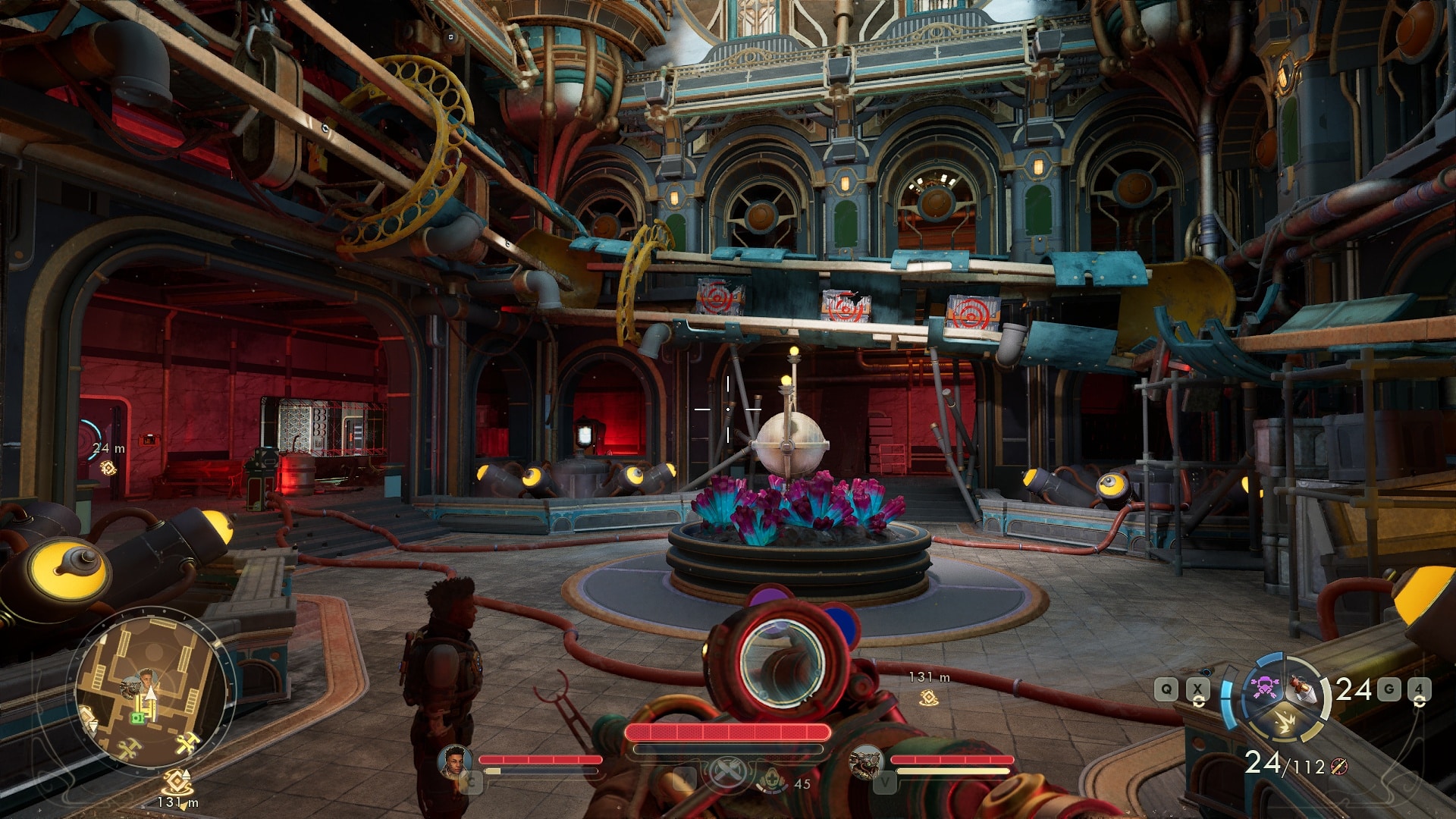Trigger the yellow impact burst ability
Image resolution: width=1456 pixels, height=819 pixels.
pyautogui.click(x=1285, y=721)
